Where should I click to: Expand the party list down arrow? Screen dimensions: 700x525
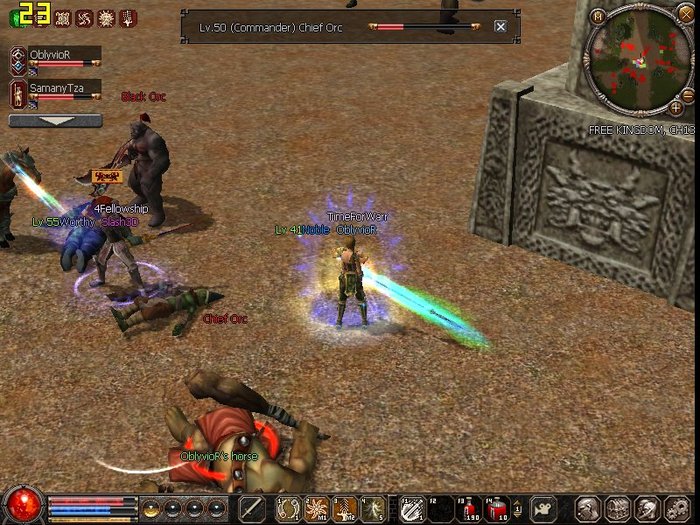point(55,121)
